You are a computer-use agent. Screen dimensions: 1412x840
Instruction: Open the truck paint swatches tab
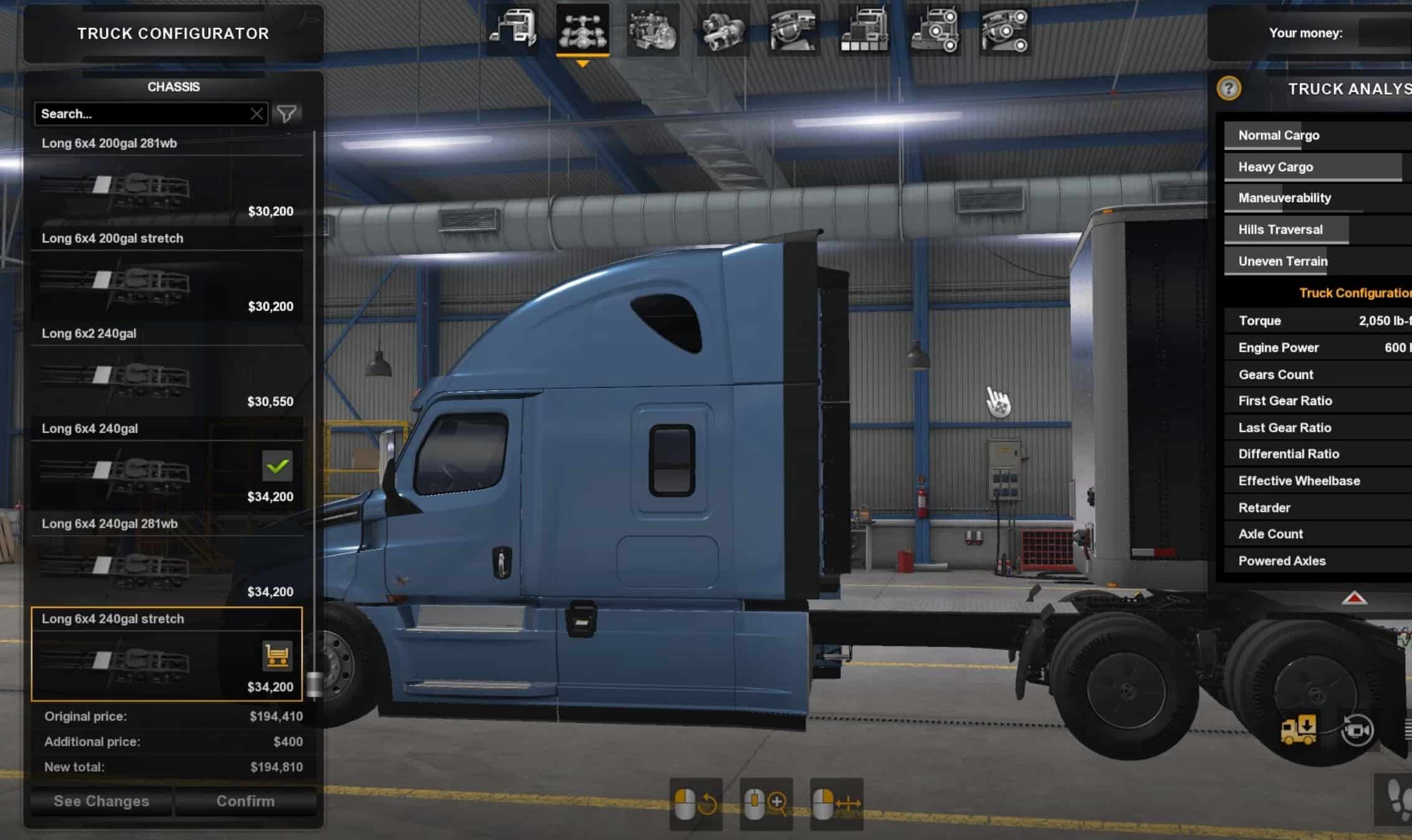tap(864, 30)
